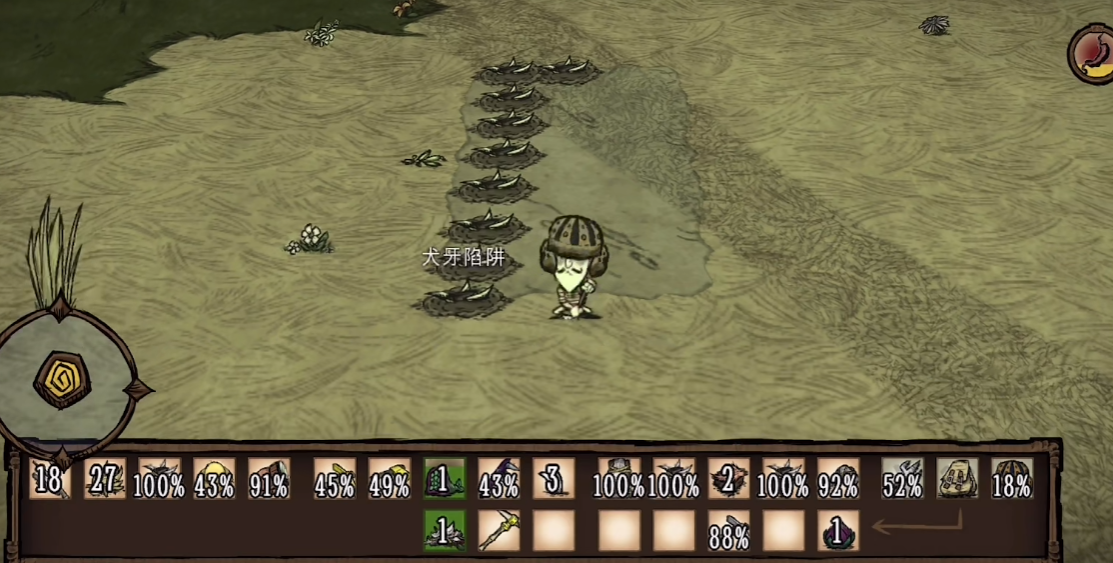The width and height of the screenshot is (1113, 563).
Task: Pick the yellow tool at 45% durability
Action: (x=334, y=479)
